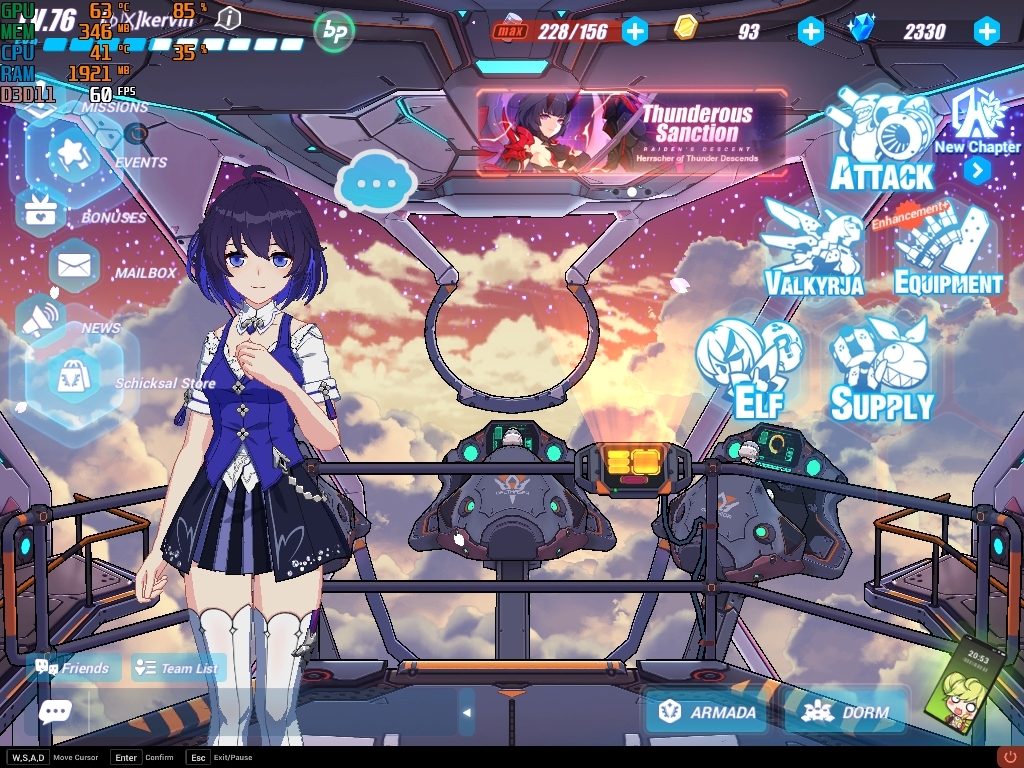Read the News announcements

tap(40, 320)
